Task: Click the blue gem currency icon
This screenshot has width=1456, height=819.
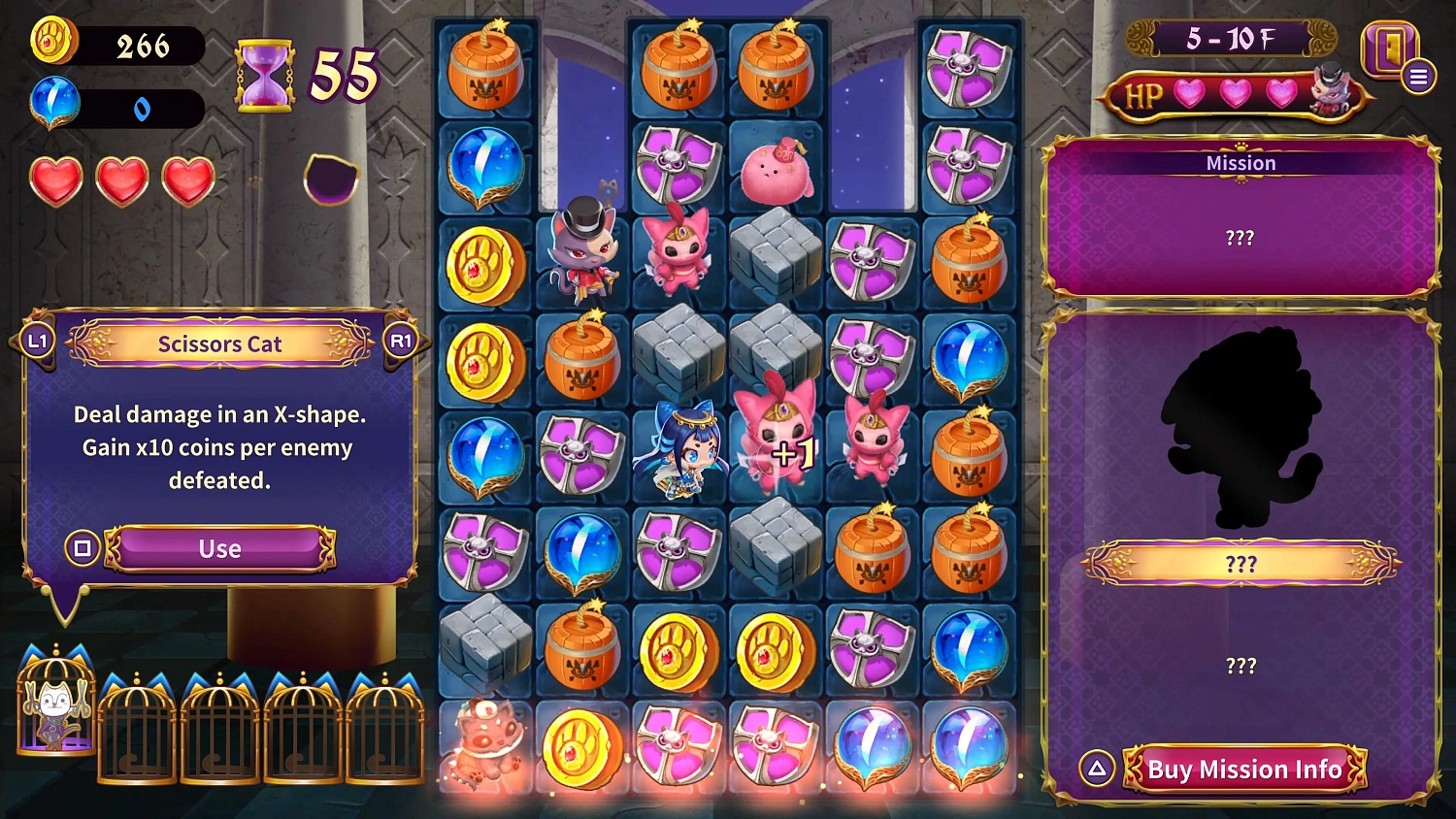Action: (53, 101)
